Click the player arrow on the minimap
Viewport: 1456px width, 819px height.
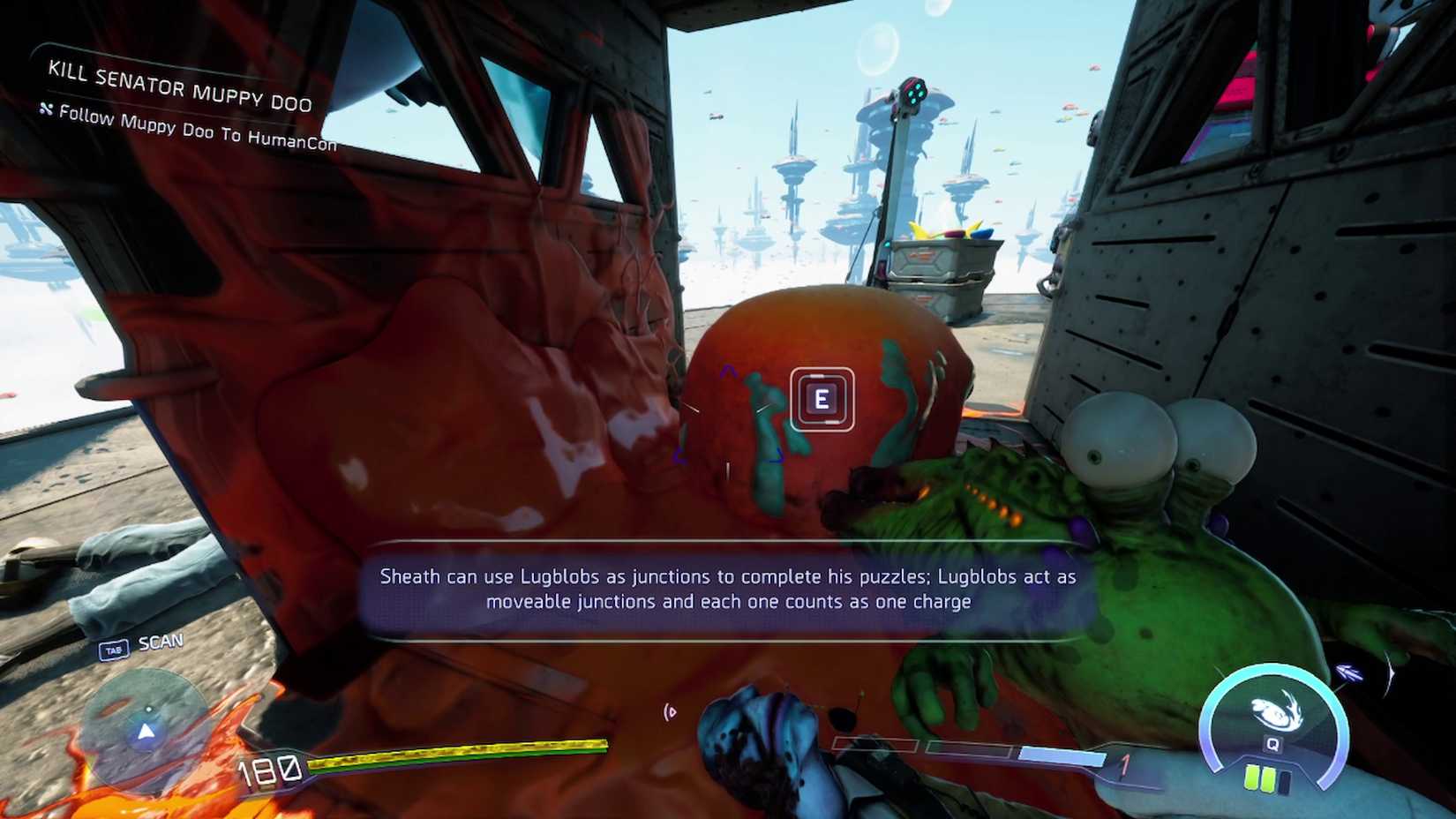[x=145, y=732]
